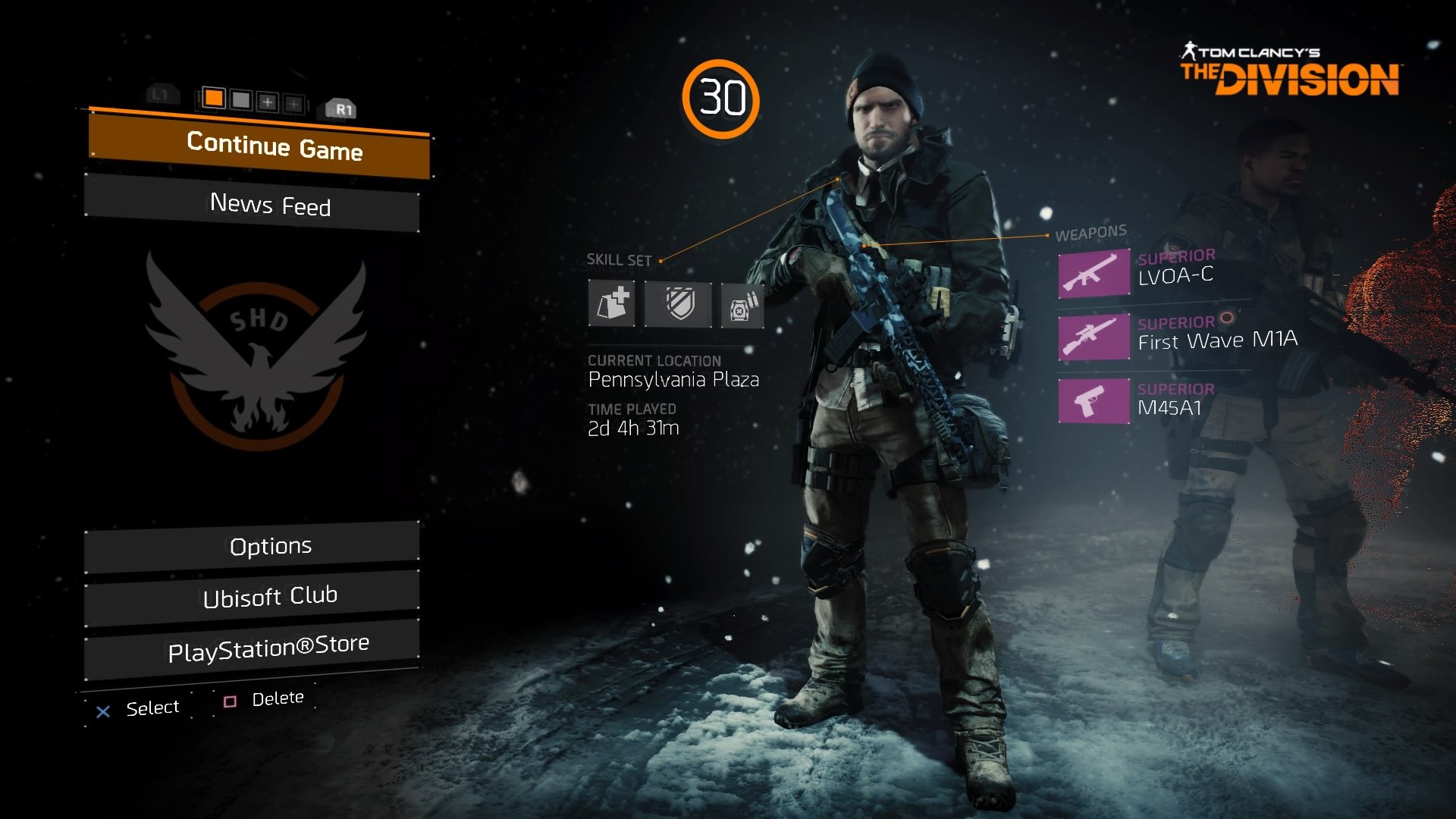Click the First Aid medkit skill icon
This screenshot has height=819, width=1456.
(612, 303)
